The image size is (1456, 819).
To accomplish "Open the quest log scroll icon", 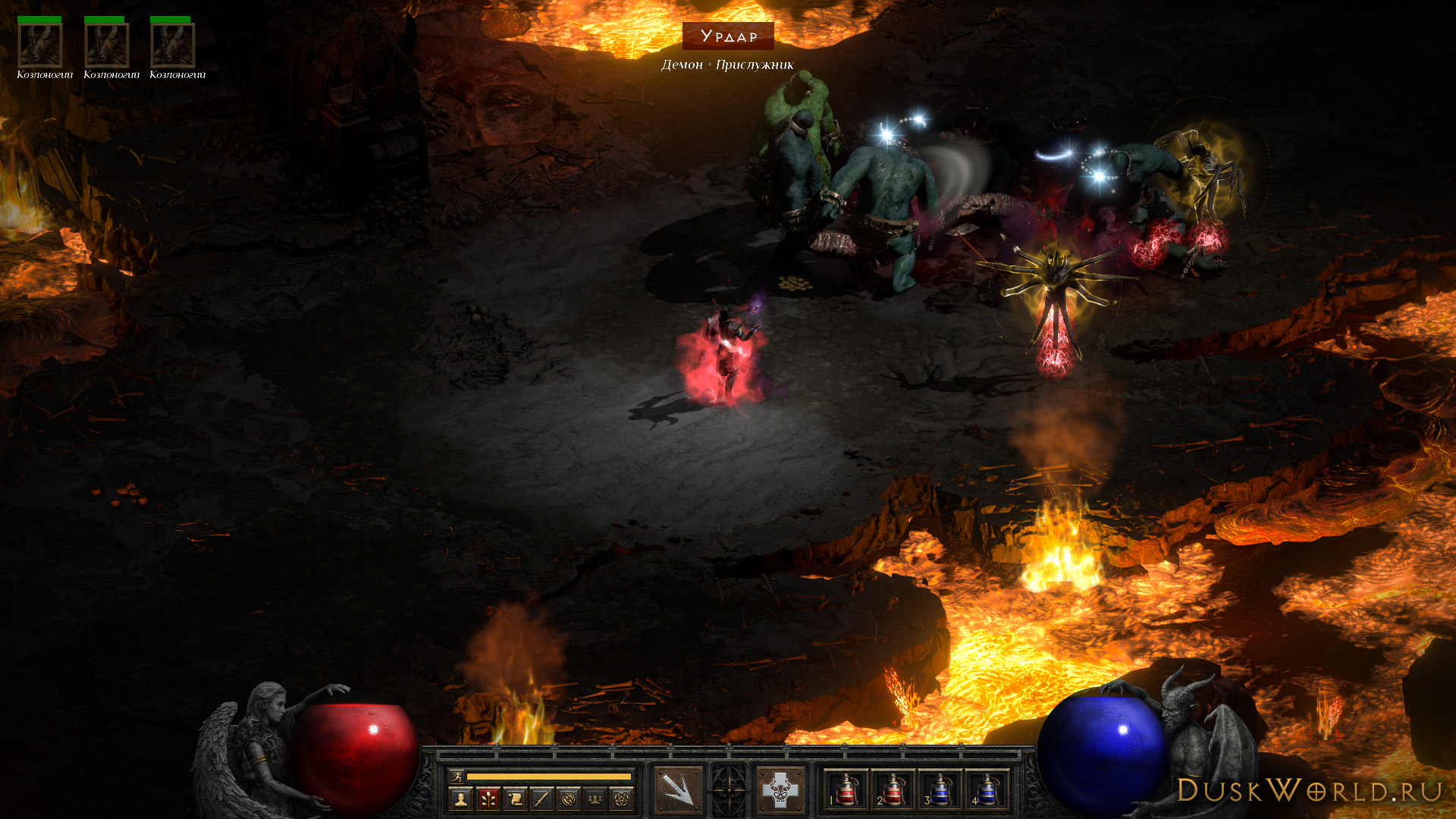I will point(515,799).
